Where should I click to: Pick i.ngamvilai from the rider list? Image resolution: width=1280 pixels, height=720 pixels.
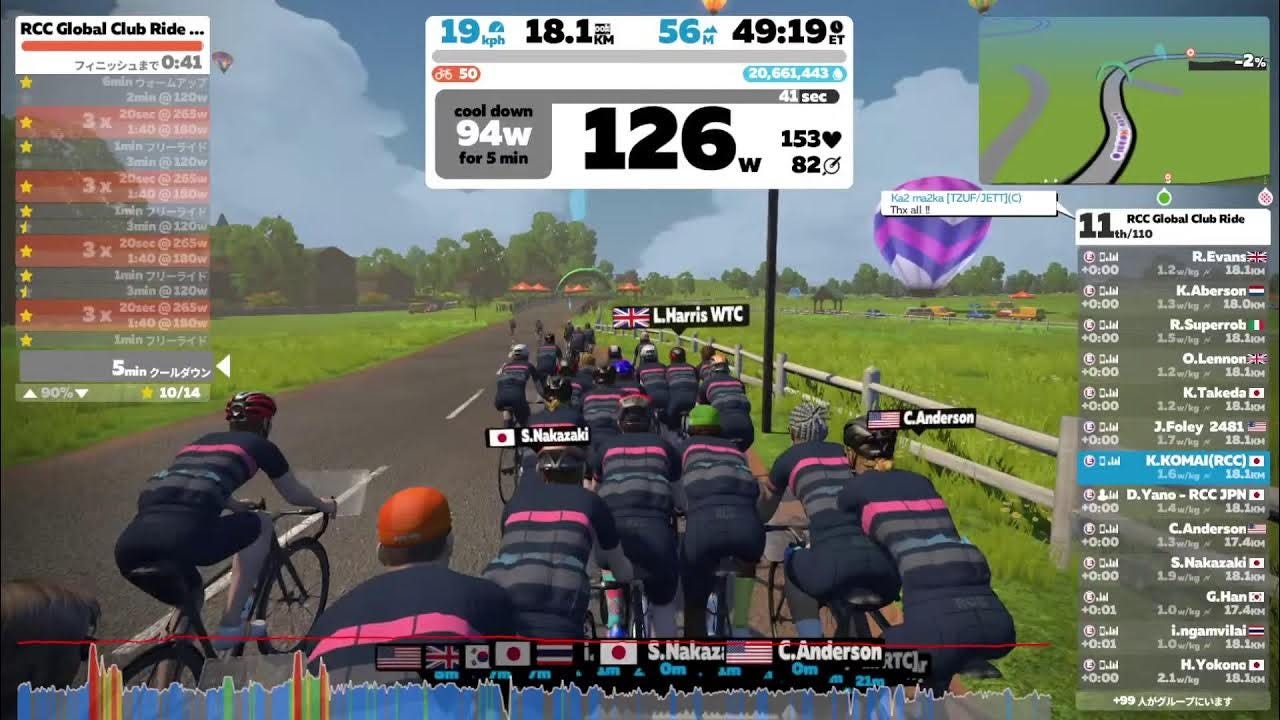(x=1173, y=637)
